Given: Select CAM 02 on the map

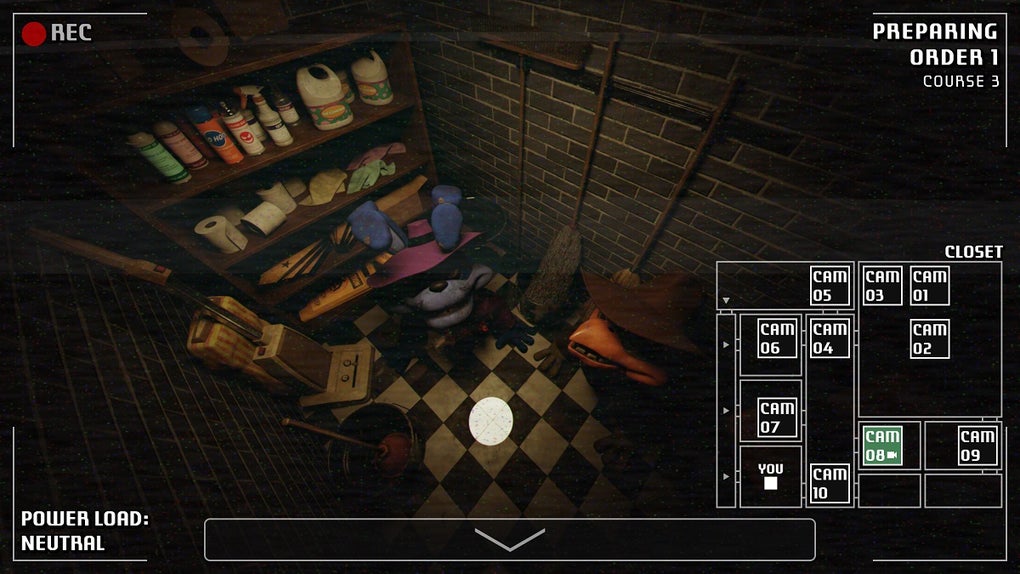Looking at the screenshot, I should pos(930,339).
